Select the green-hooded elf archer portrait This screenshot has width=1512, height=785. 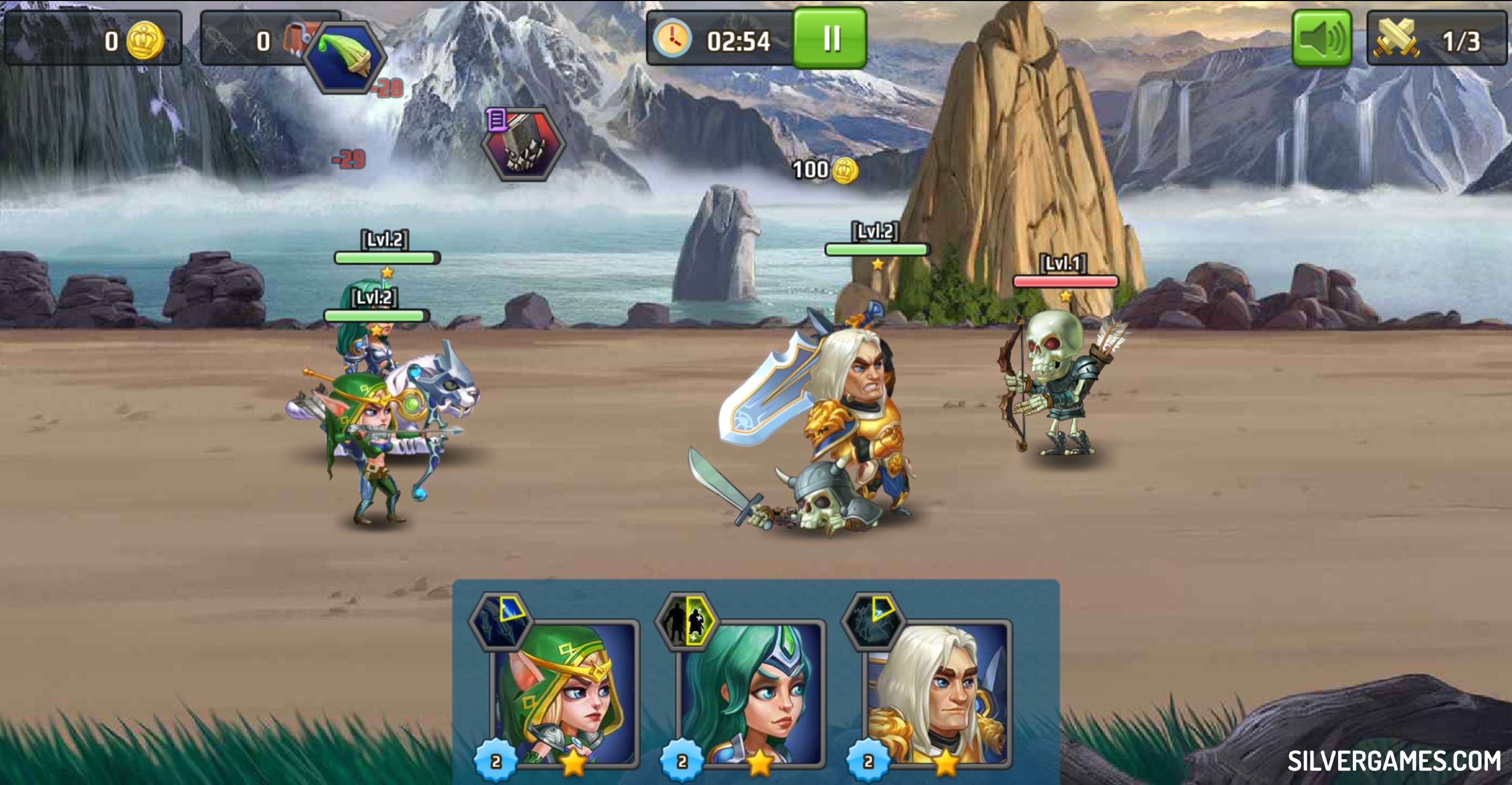tap(565, 694)
